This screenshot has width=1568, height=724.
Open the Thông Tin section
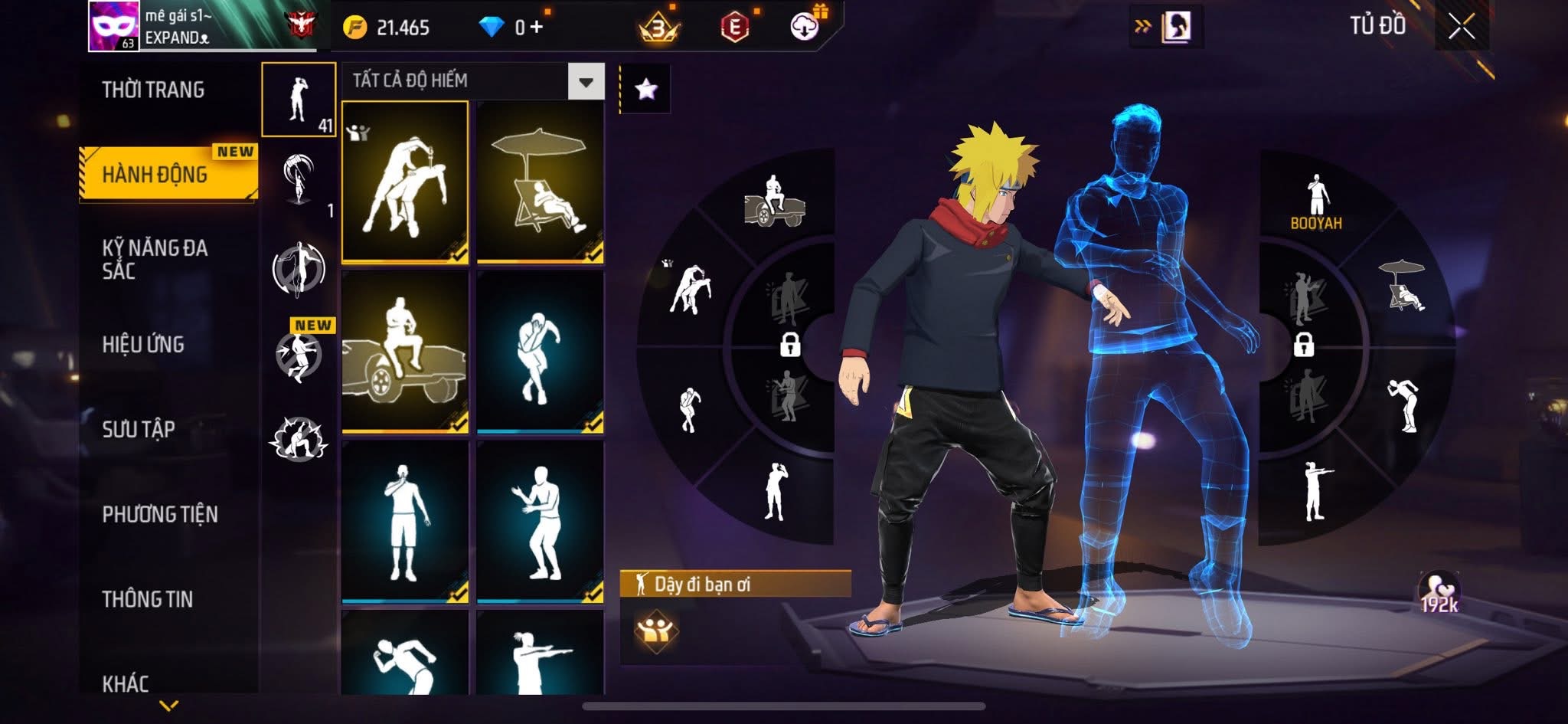coord(147,599)
